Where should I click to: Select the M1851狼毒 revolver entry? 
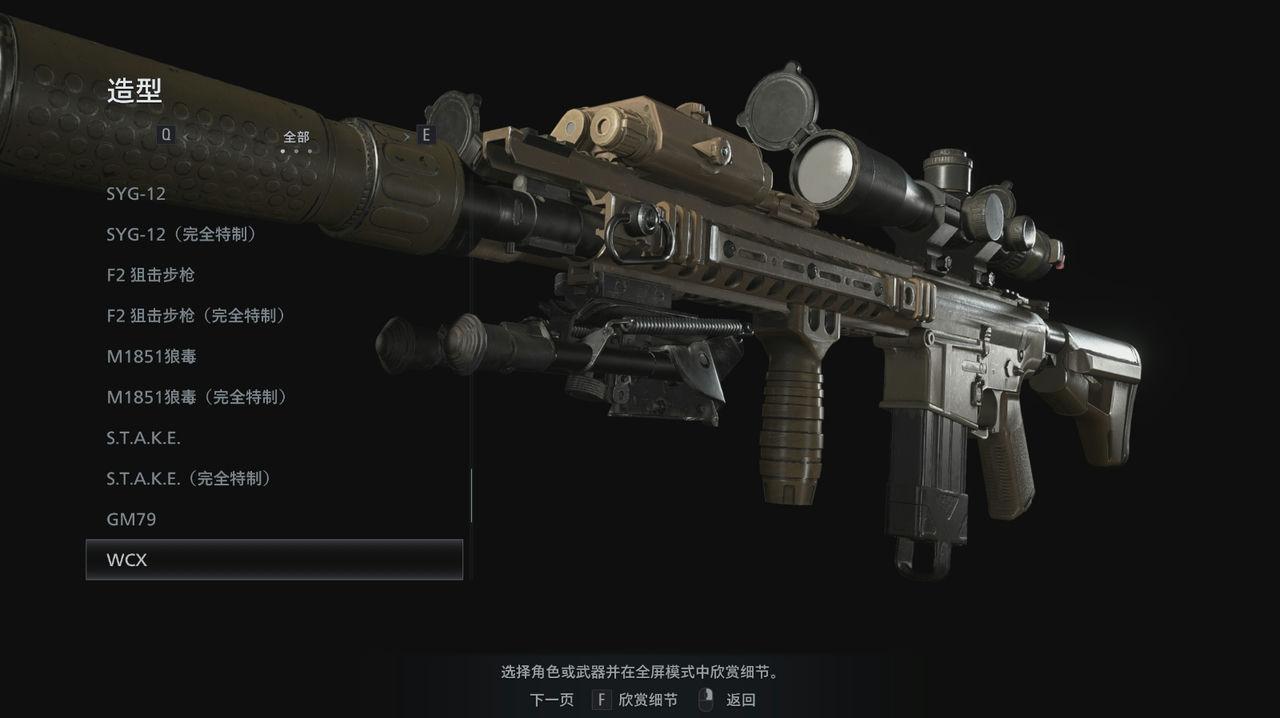pyautogui.click(x=159, y=357)
